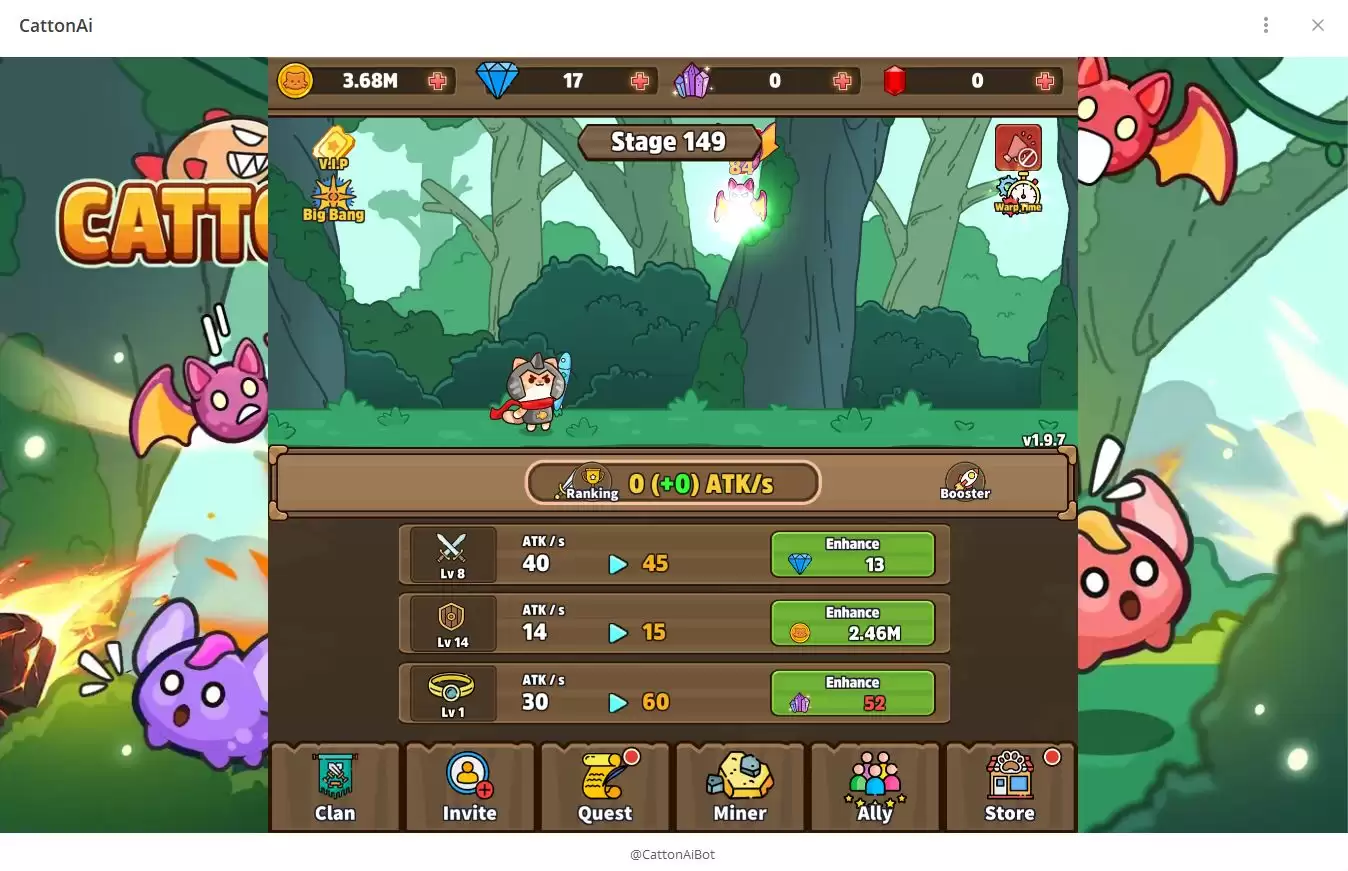Add more coins with the plus button
Screen dimensions: 1348x871
(436, 81)
